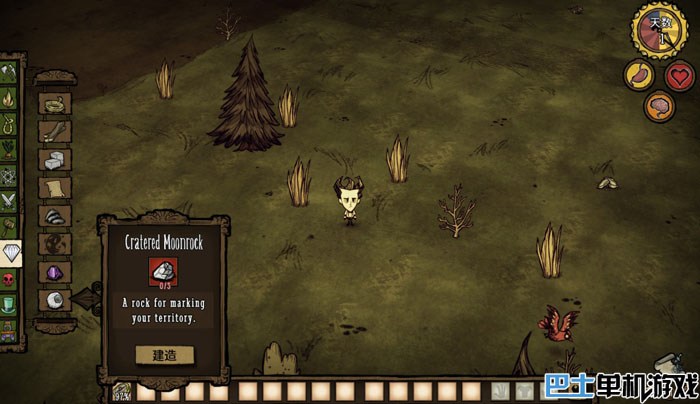The image size is (700, 404).
Task: Open the Magic tab with red skull
Action: click(x=9, y=279)
